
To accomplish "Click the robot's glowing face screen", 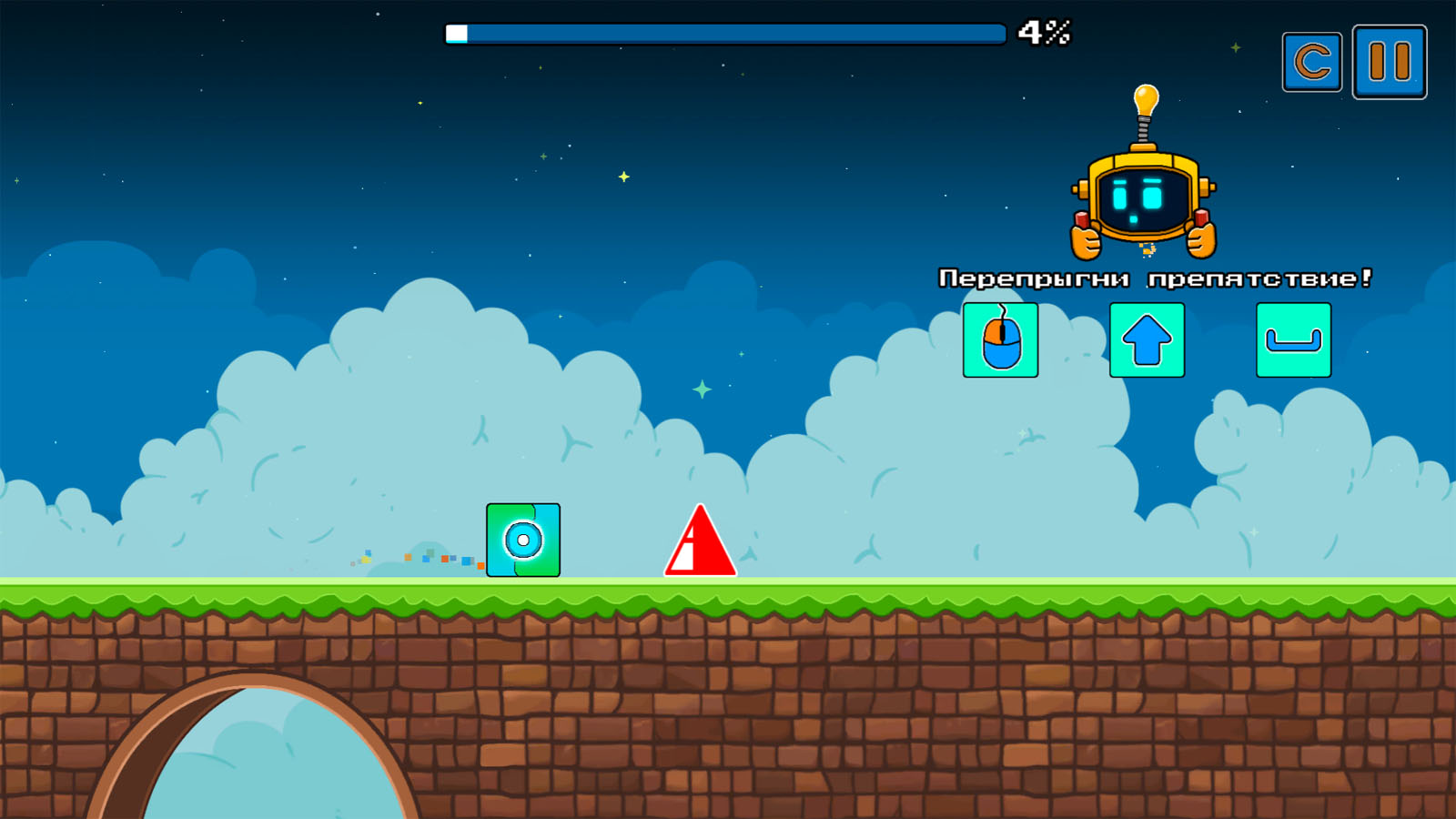I will pos(1143,200).
